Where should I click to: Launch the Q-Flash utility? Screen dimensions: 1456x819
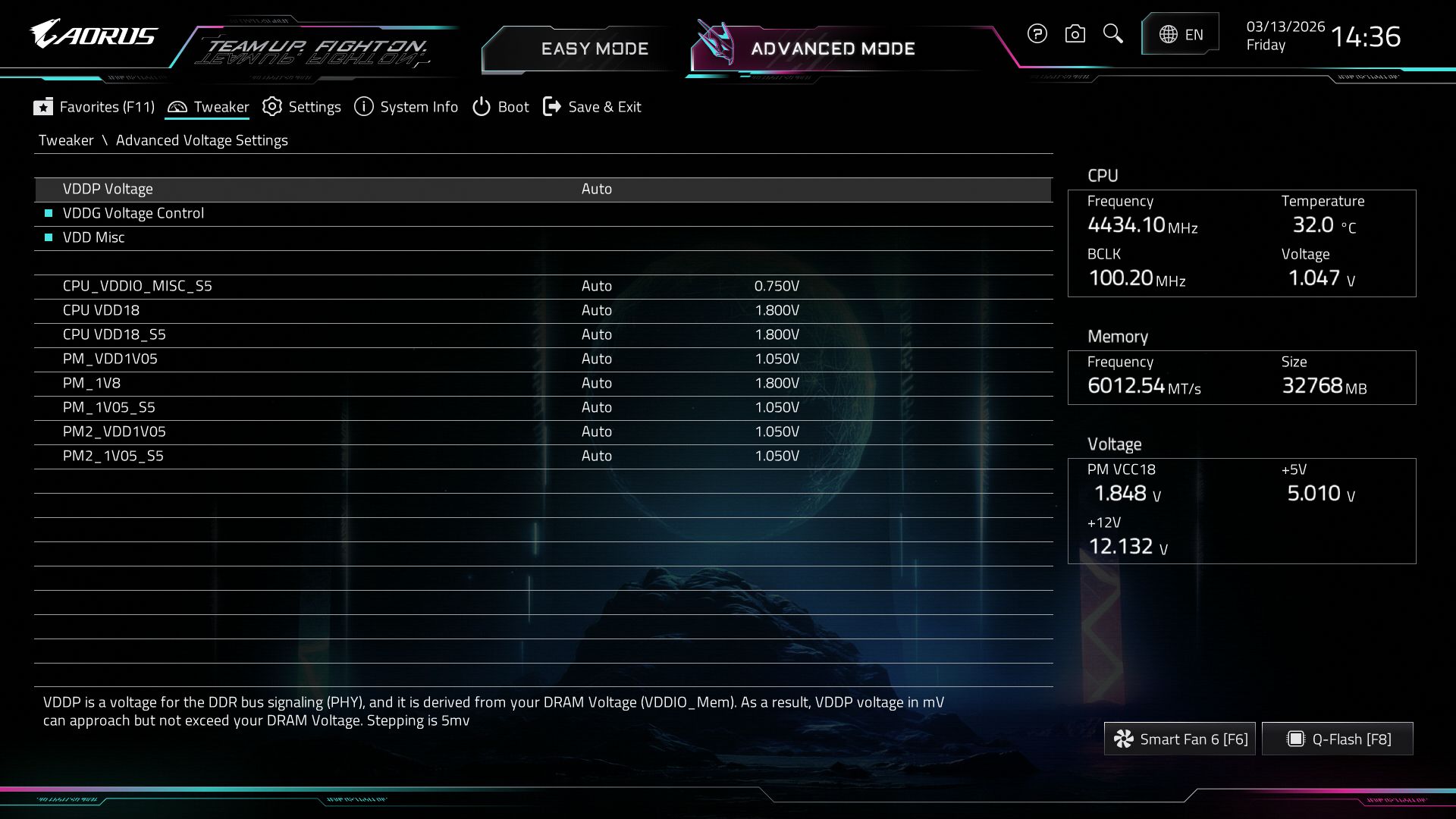point(1338,739)
